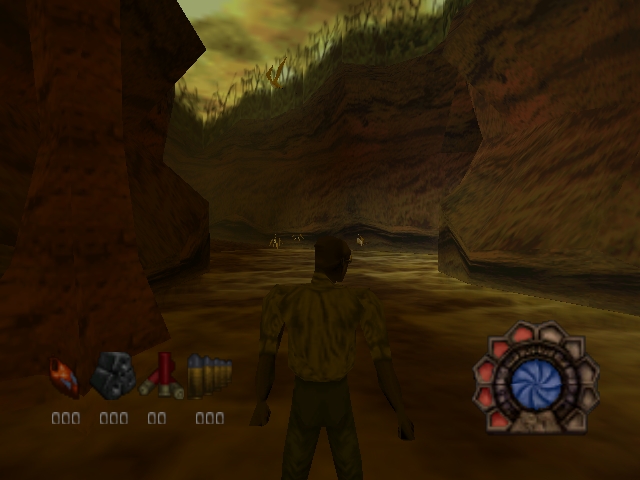Viewport: 640px width, 480px height.
Task: Select the row of pistol bullets icon
Action: pyautogui.click(x=209, y=376)
